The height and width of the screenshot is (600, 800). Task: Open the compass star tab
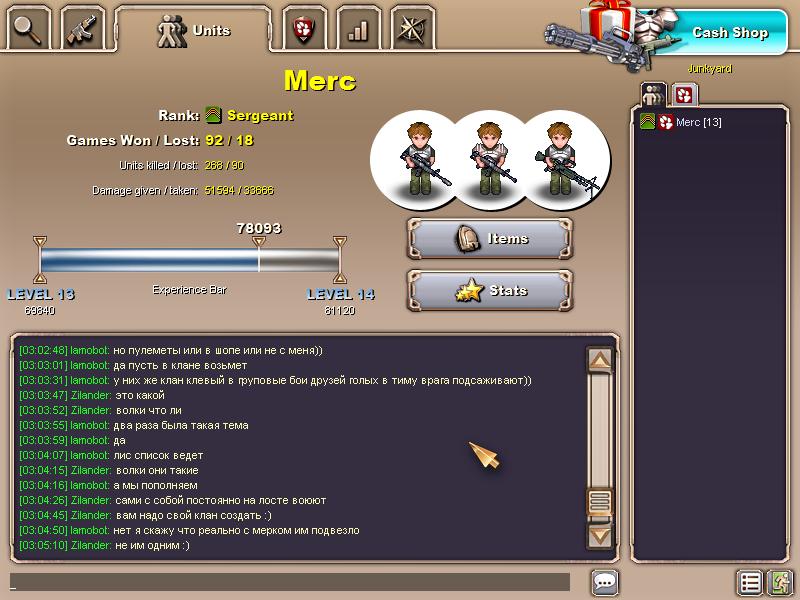(411, 30)
